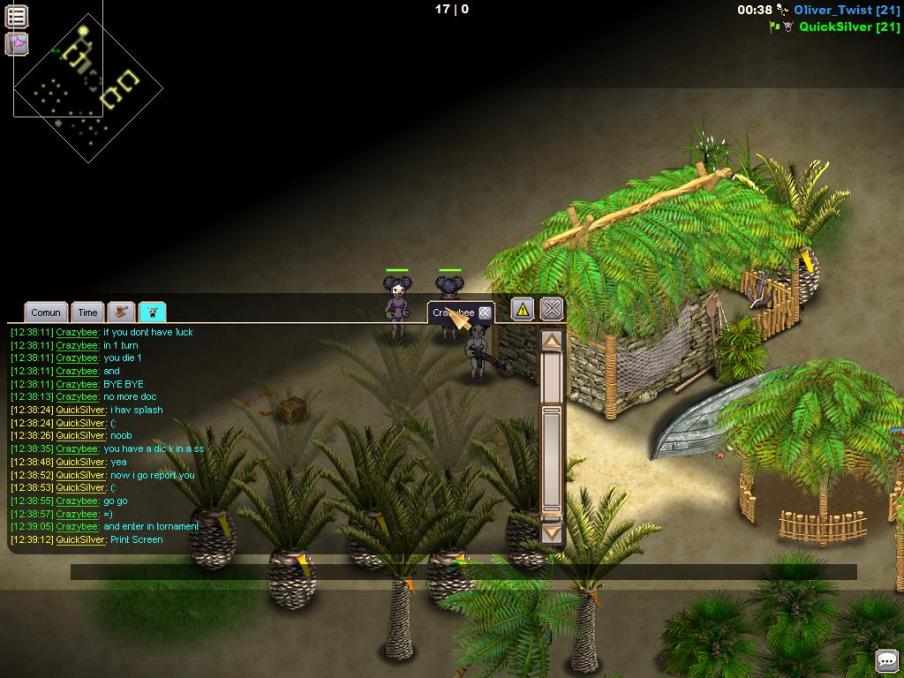Close the chat window
Screen dimensions: 904x678
coord(552,309)
